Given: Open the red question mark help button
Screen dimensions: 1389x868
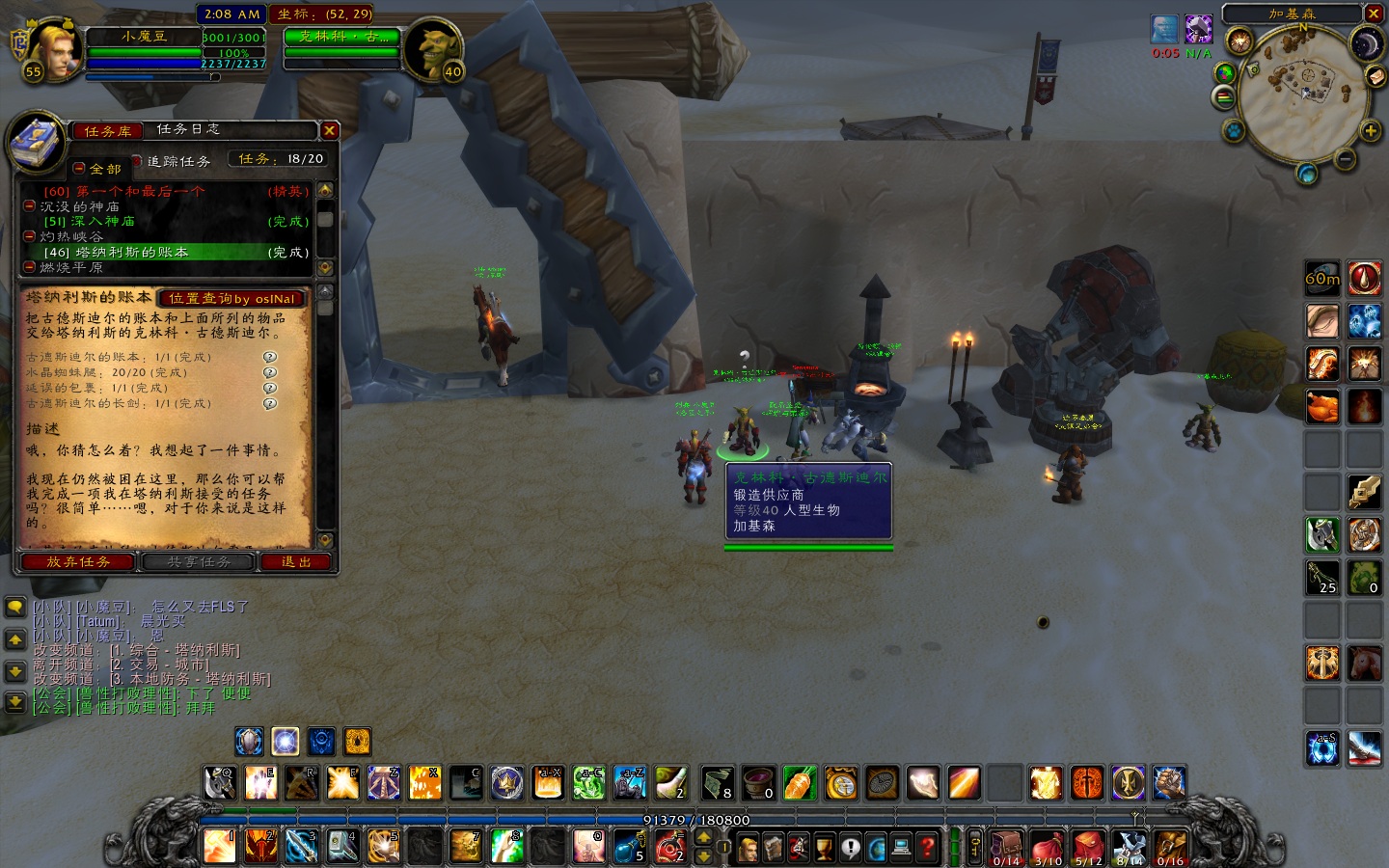Looking at the screenshot, I should tap(927, 848).
